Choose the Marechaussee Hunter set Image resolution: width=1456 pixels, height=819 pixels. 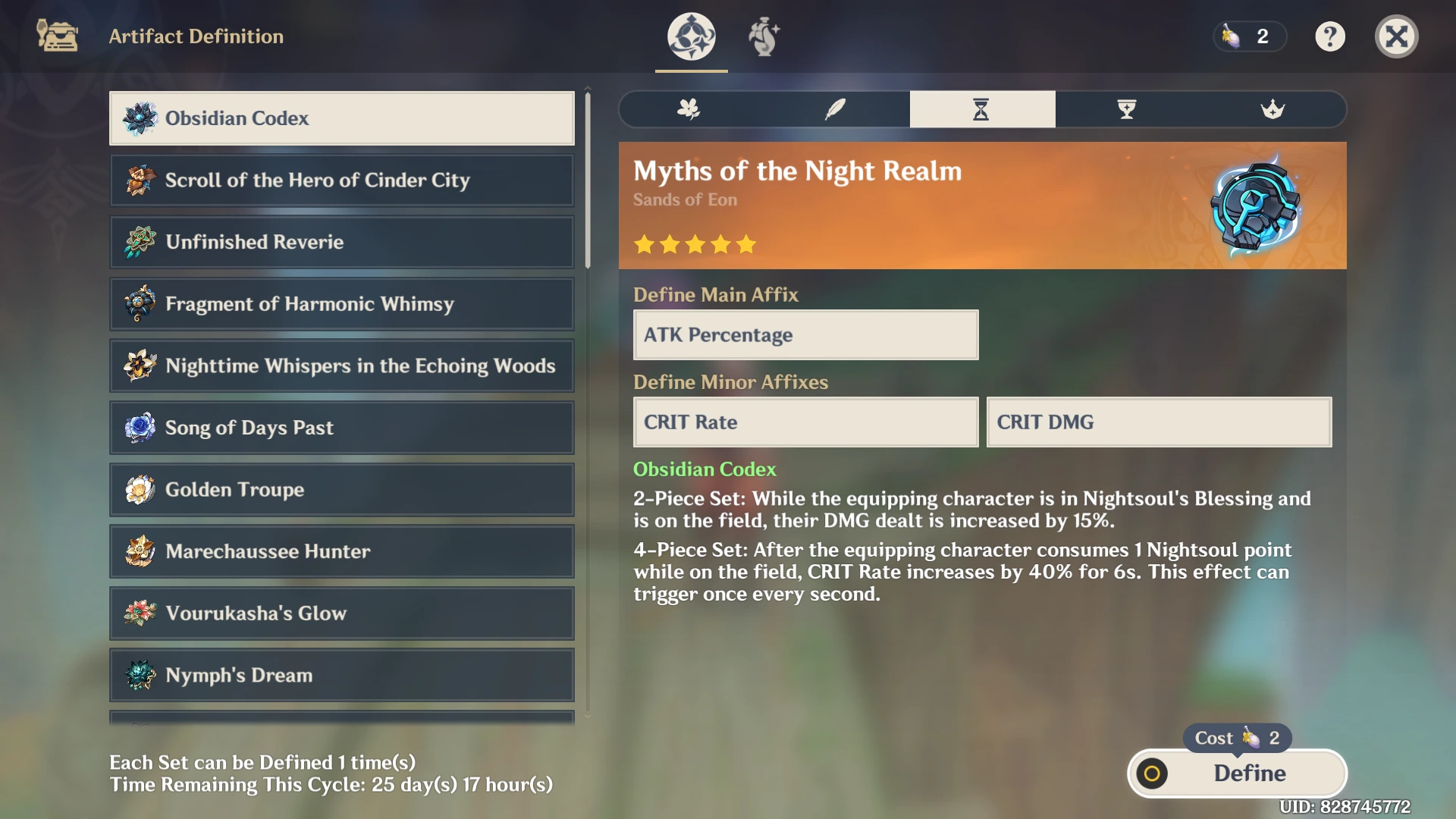point(341,551)
